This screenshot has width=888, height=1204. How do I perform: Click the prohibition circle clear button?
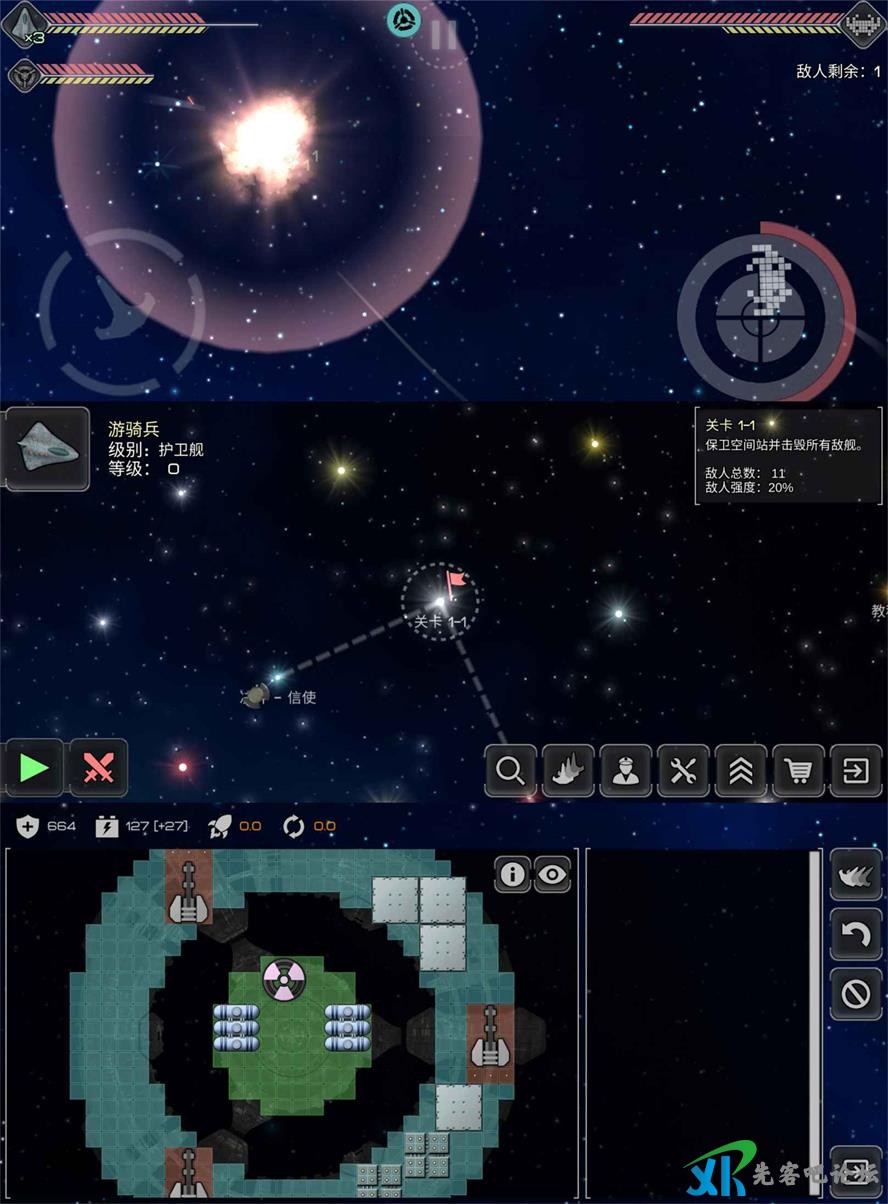pyautogui.click(x=856, y=994)
